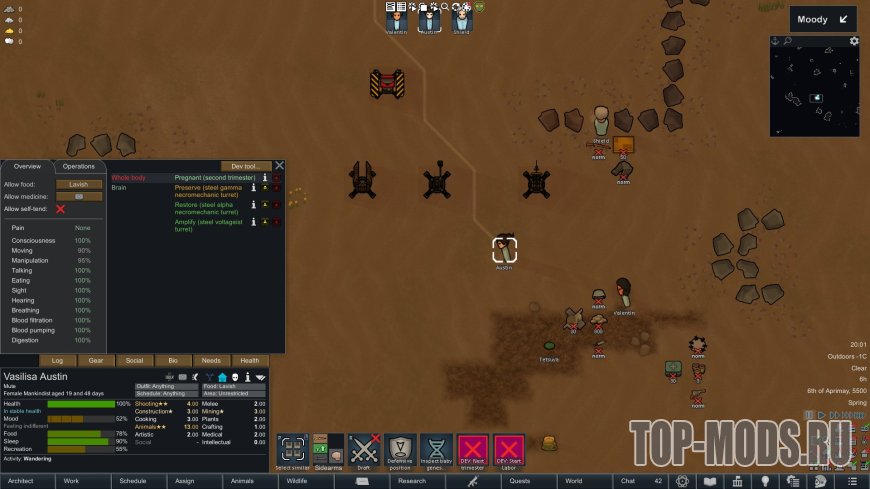The height and width of the screenshot is (489, 870).
Task: Change the Lavish food allowance
Action: pos(79,184)
